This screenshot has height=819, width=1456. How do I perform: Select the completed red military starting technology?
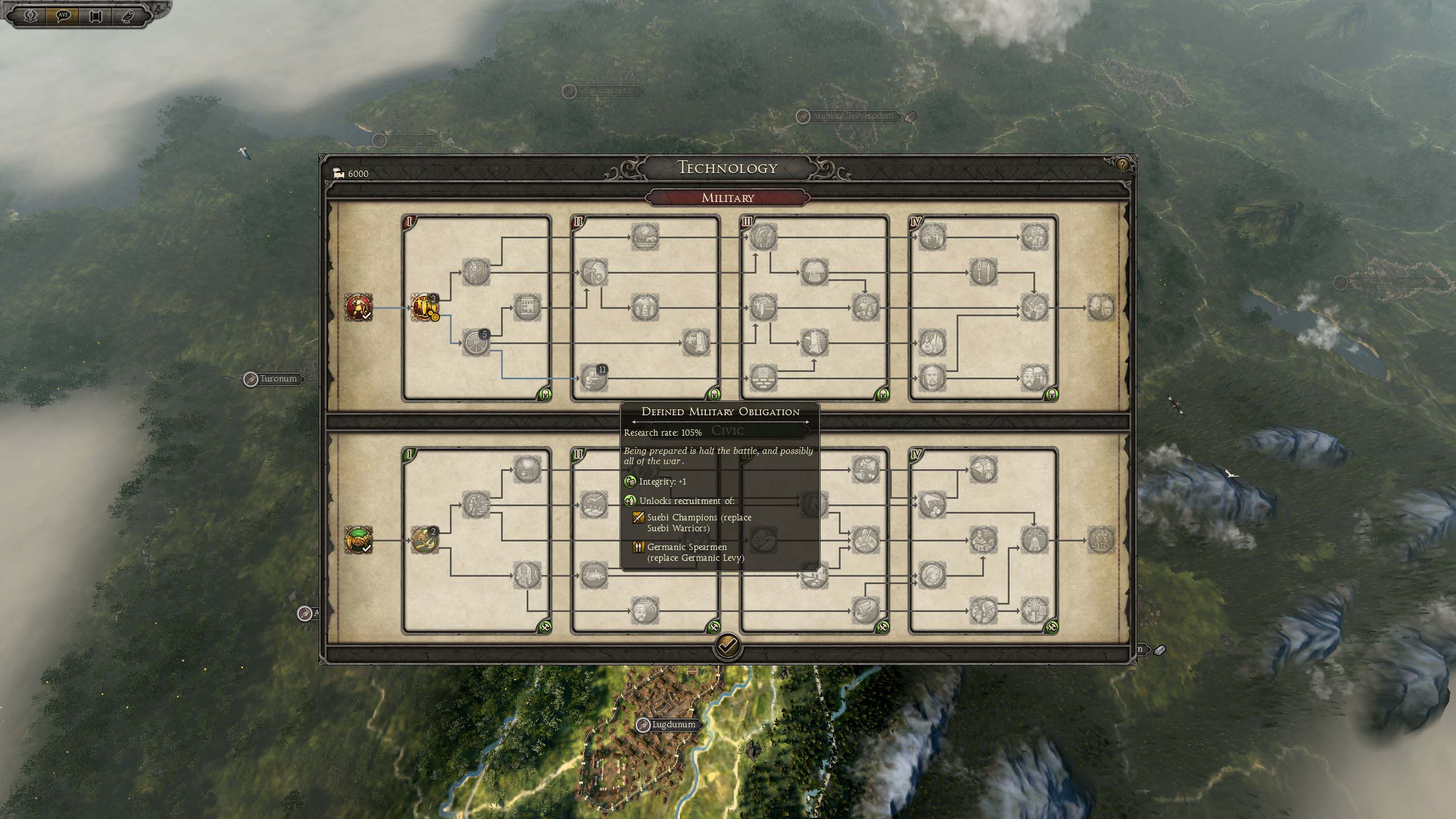(x=359, y=308)
